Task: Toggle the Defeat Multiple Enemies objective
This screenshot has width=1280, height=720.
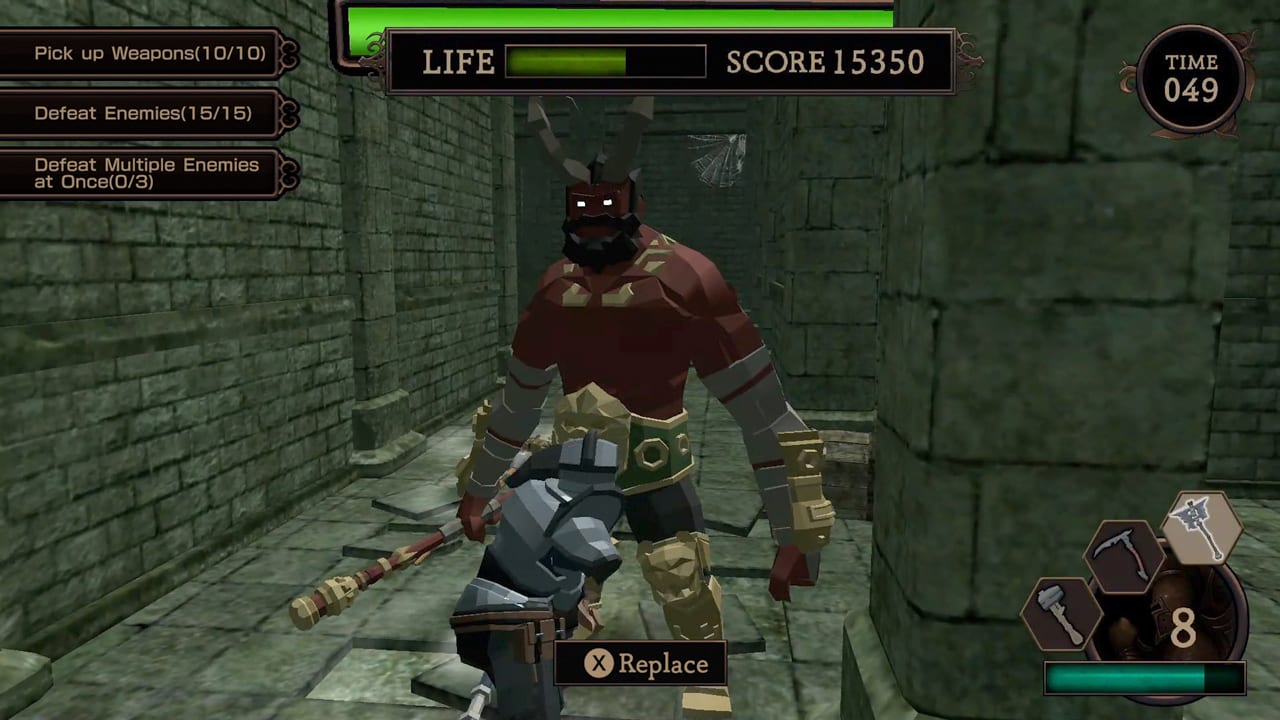Action: (x=145, y=170)
